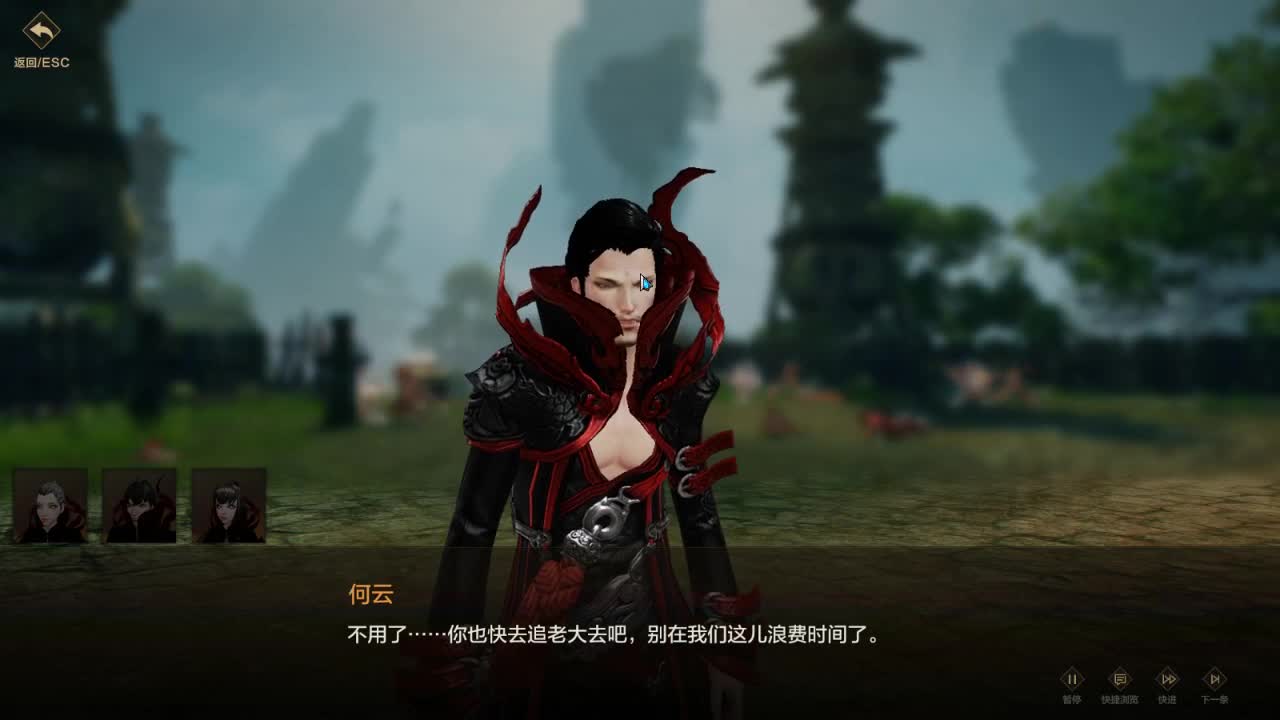The width and height of the screenshot is (1280, 720).
Task: Advance with the next line (下一条) icon
Action: click(x=1216, y=678)
